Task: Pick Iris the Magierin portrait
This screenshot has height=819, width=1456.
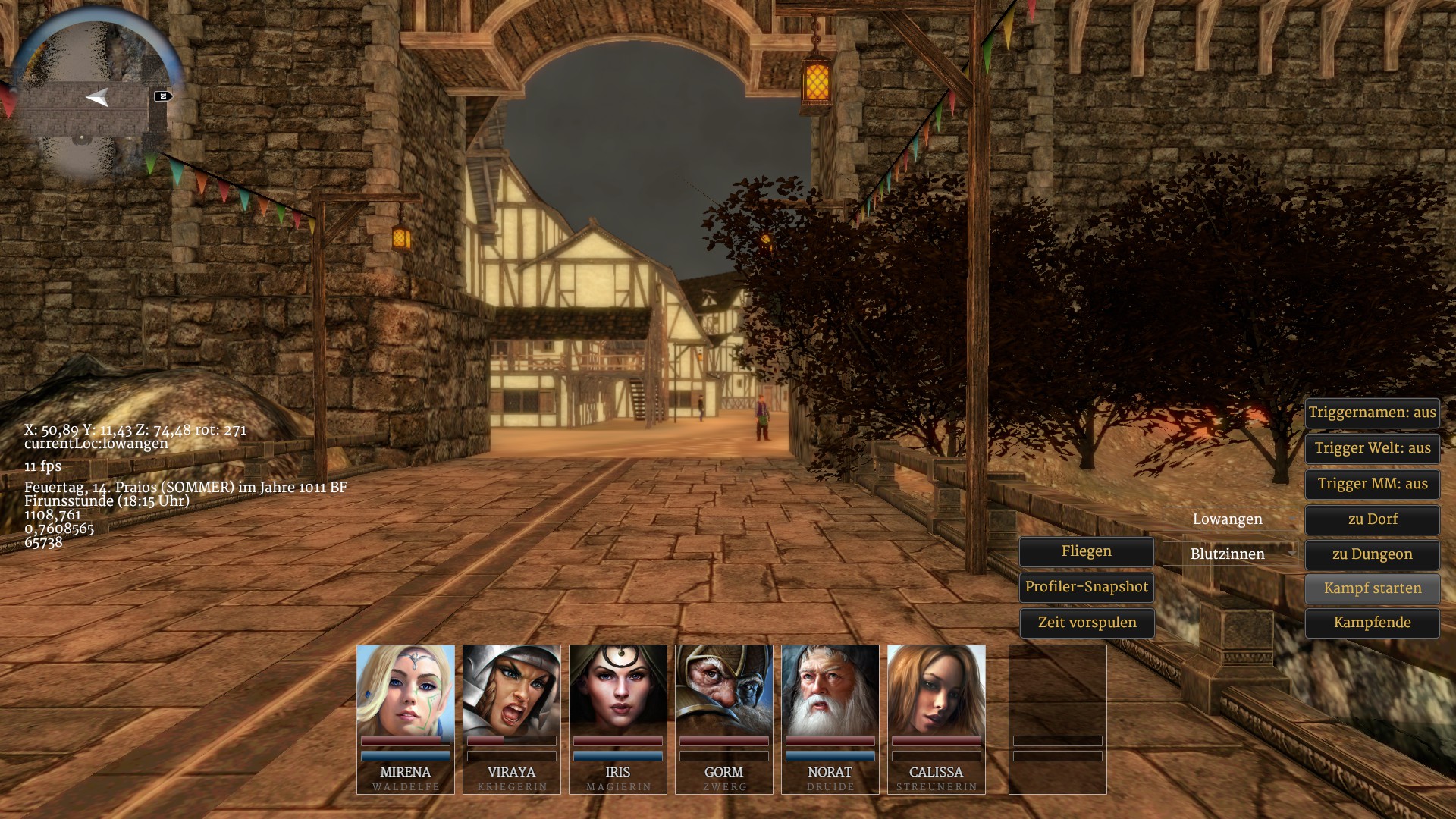Action: pyautogui.click(x=618, y=690)
